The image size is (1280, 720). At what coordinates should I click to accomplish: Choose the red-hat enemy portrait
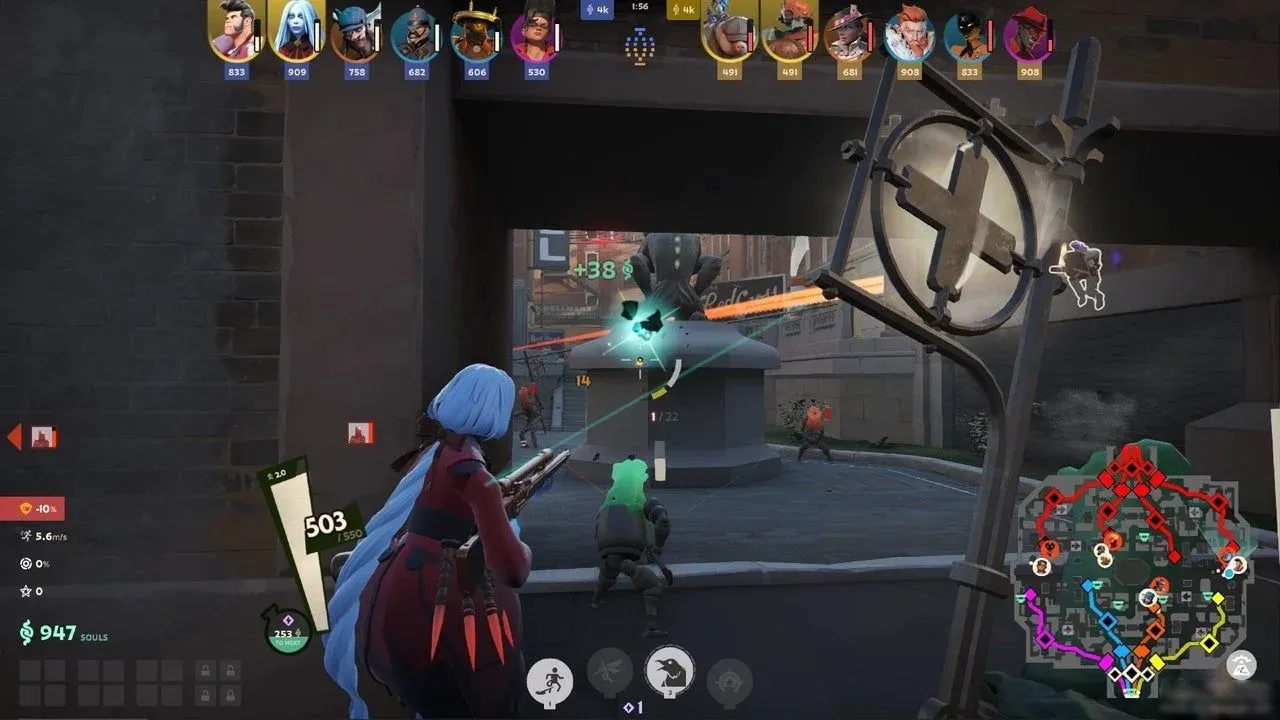(x=1028, y=34)
